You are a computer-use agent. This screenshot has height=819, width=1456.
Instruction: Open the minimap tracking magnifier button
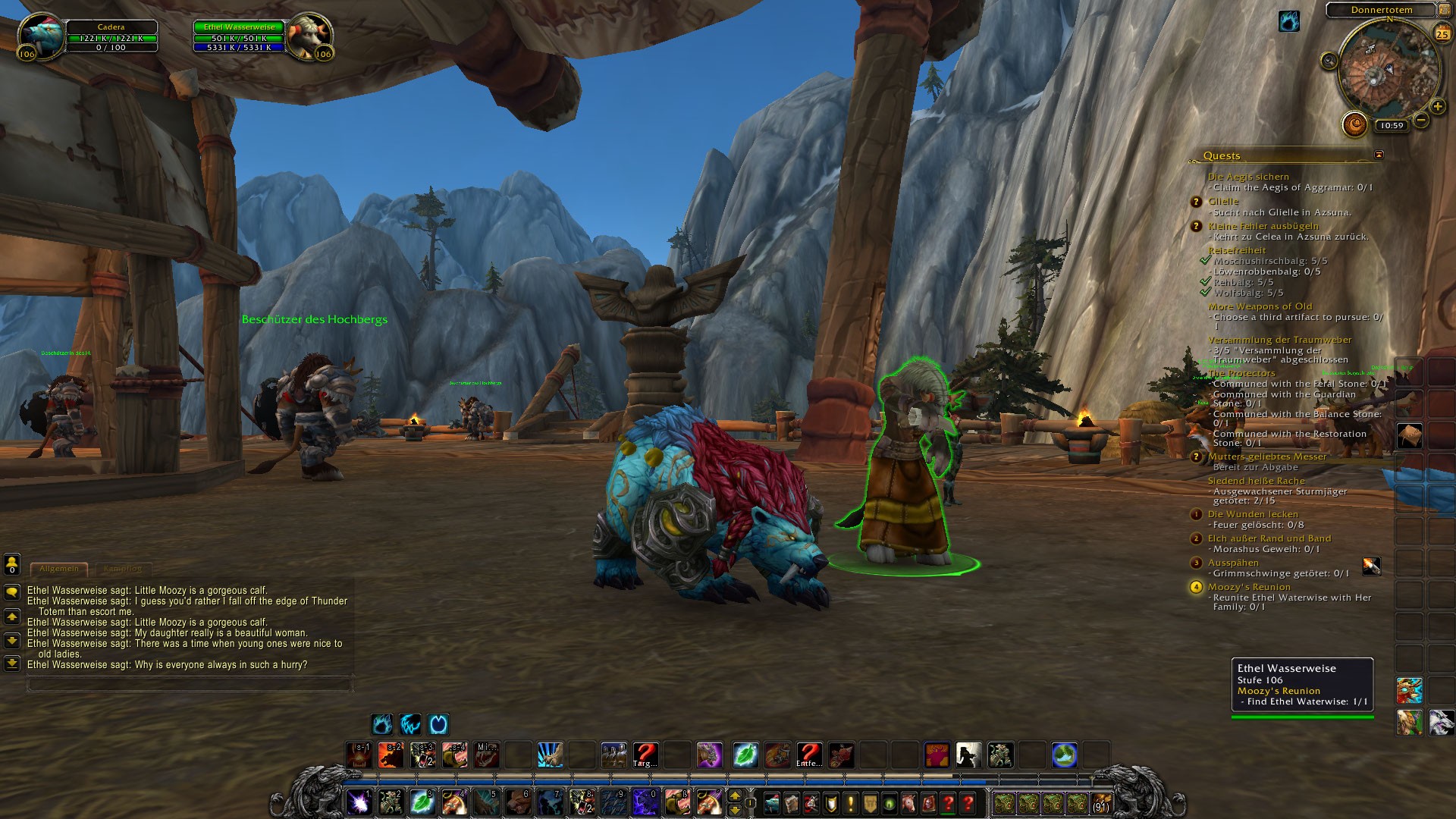pos(1329,61)
